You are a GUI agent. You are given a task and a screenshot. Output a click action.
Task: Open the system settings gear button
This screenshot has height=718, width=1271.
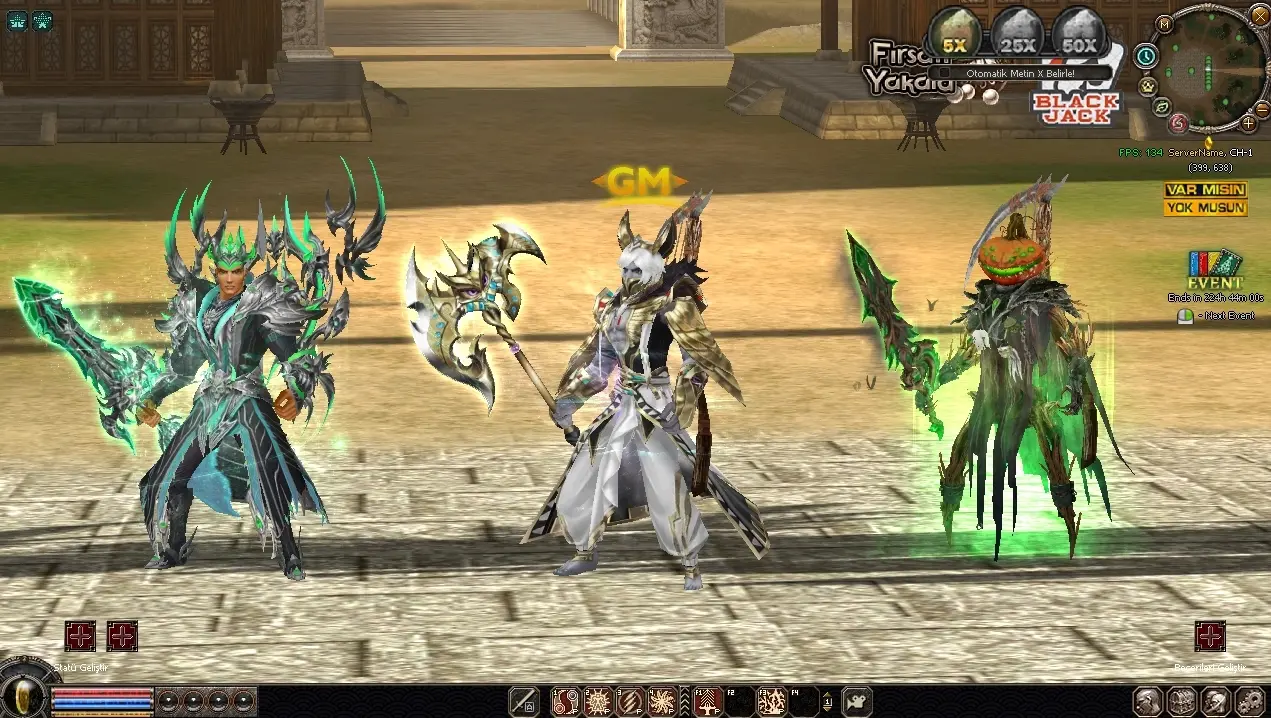1250,702
